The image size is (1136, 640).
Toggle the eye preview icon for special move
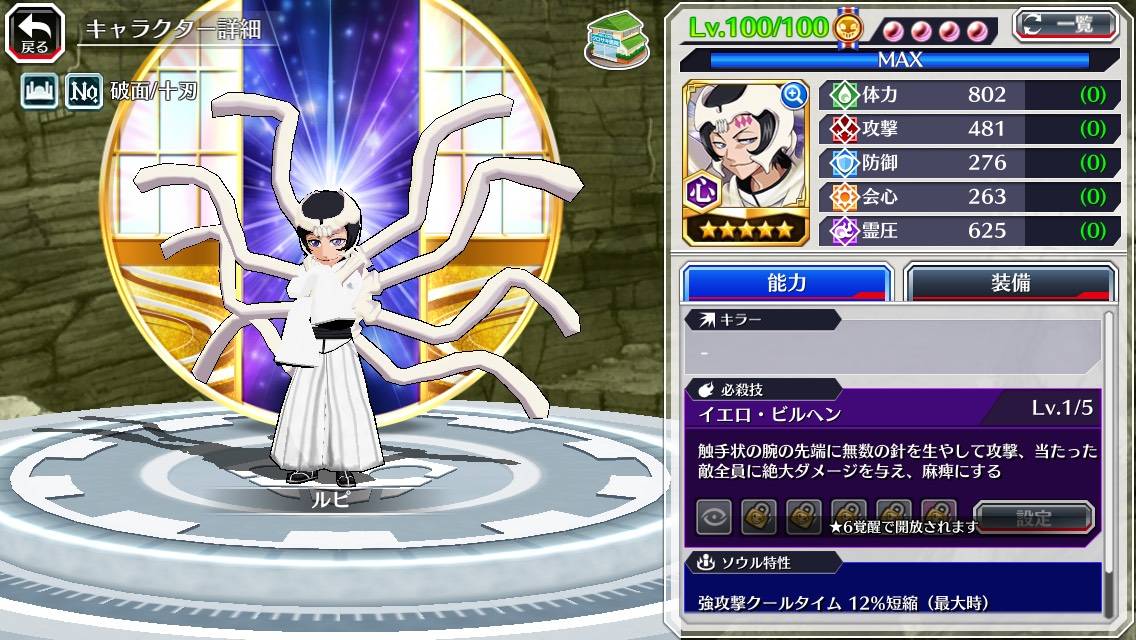pyautogui.click(x=714, y=518)
